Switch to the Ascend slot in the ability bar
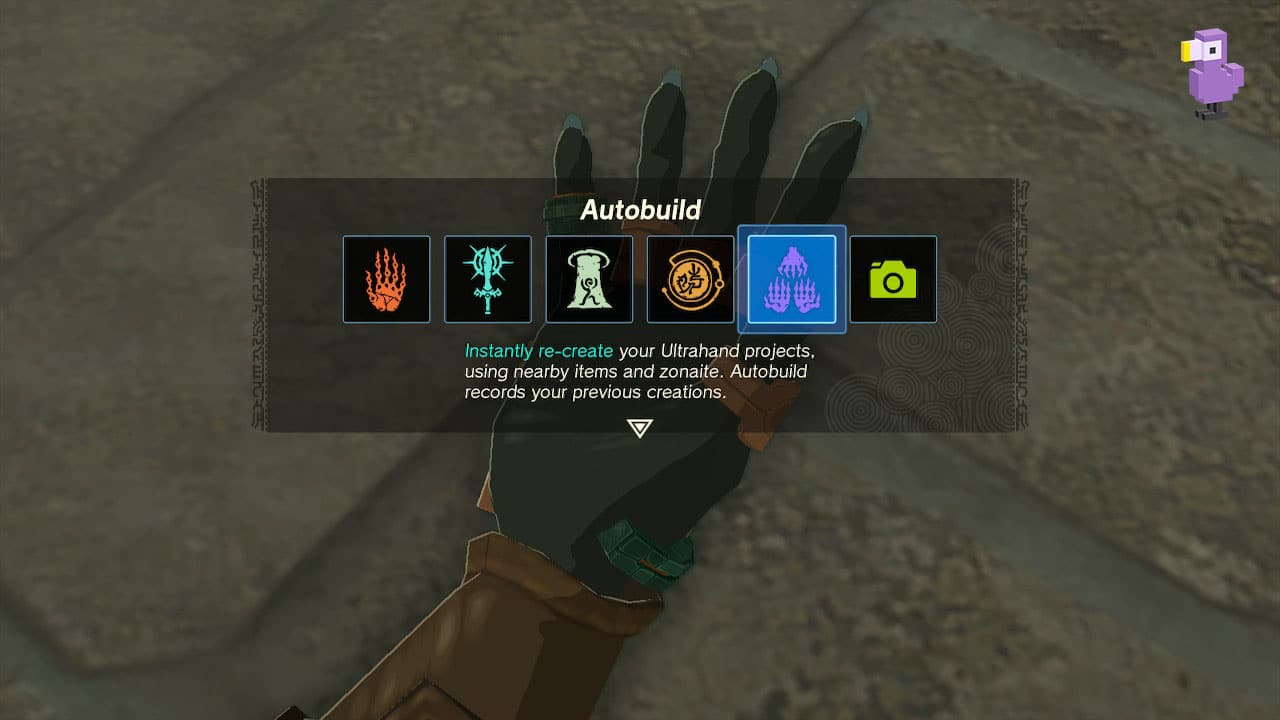The height and width of the screenshot is (720, 1280). [x=590, y=279]
